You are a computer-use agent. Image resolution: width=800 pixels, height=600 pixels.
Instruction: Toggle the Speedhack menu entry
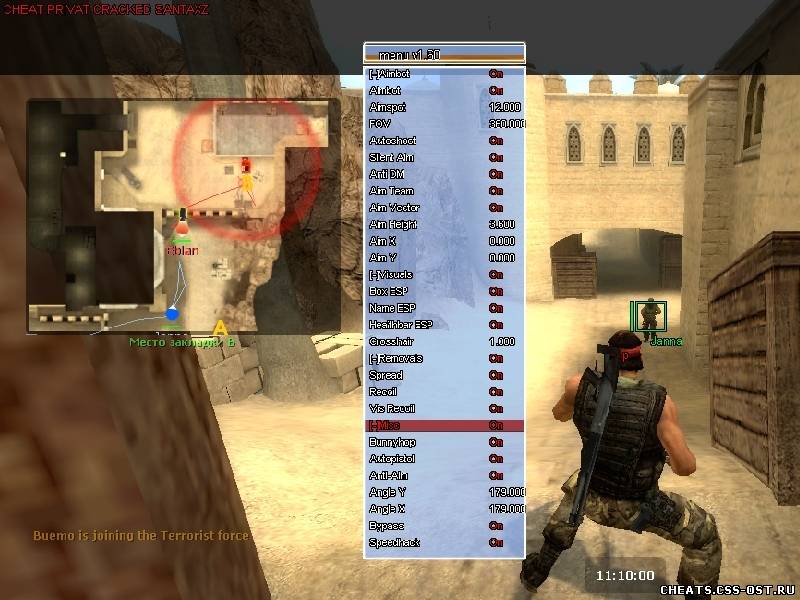[x=445, y=542]
